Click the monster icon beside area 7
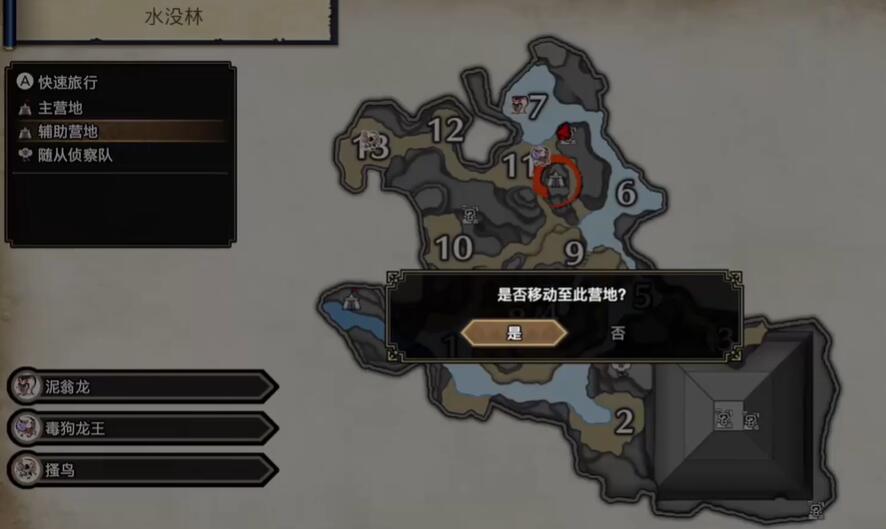Screen dimensions: 886x529 pos(518,104)
